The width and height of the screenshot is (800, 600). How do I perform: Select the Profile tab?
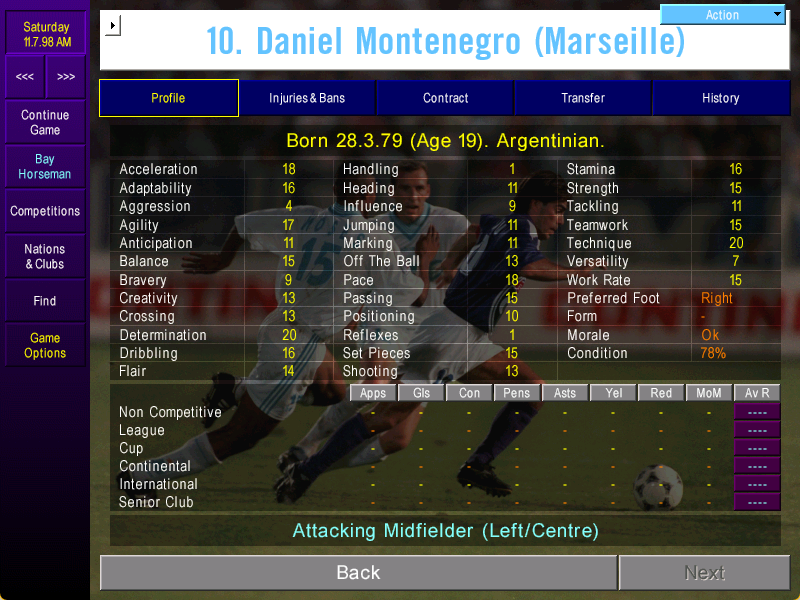[x=168, y=98]
